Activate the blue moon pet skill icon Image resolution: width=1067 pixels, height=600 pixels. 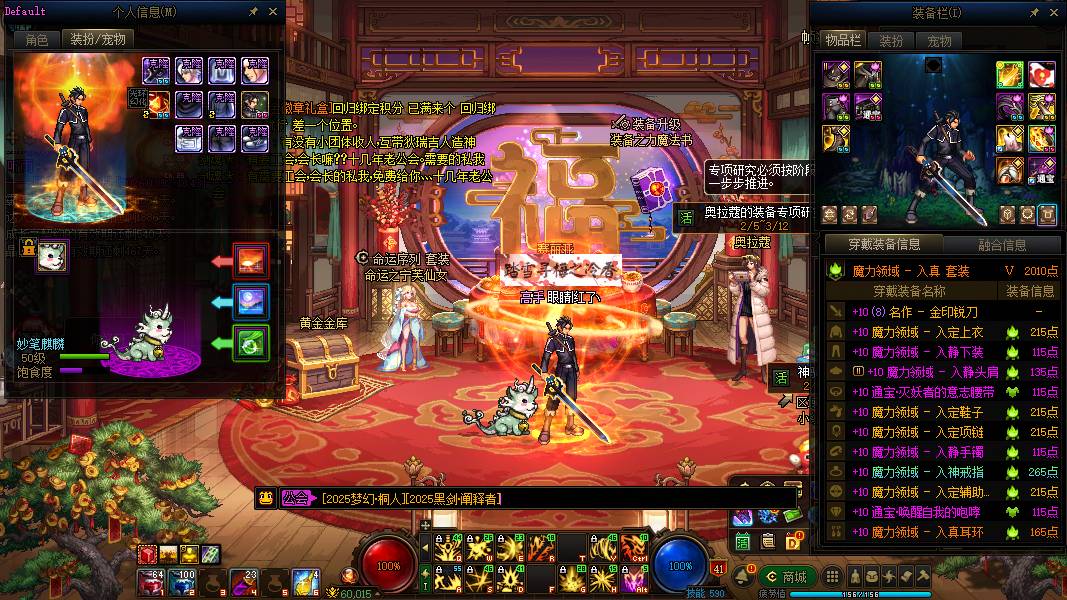point(250,300)
